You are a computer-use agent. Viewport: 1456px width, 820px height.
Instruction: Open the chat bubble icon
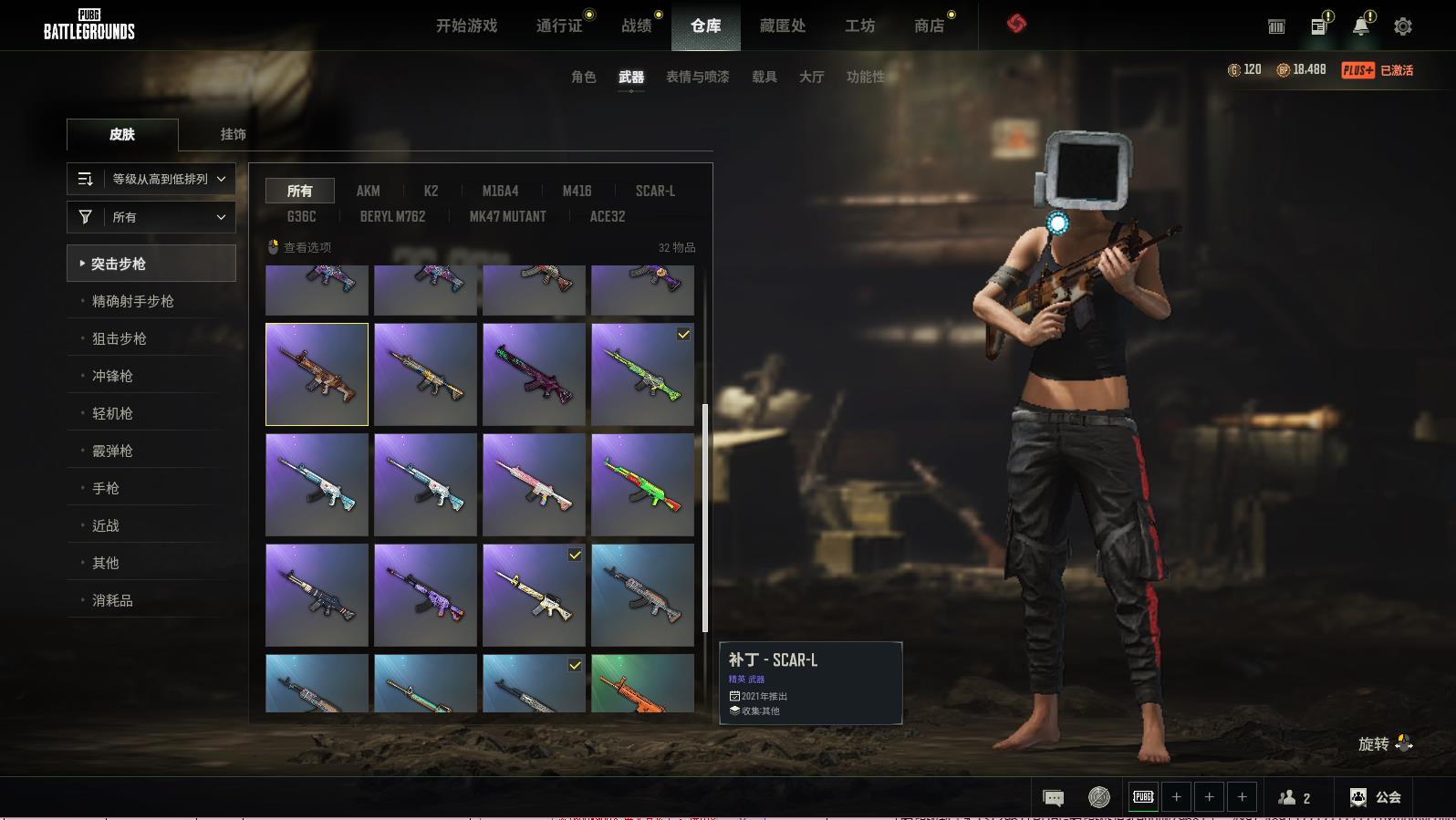[1053, 798]
